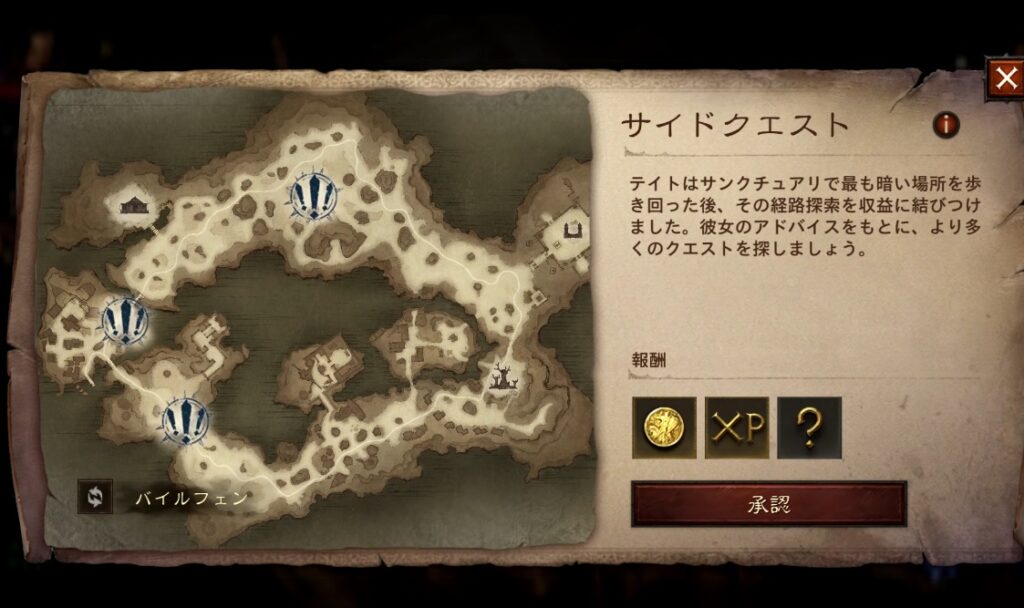Select the XP reward icon
The image size is (1024, 608).
pos(737,428)
